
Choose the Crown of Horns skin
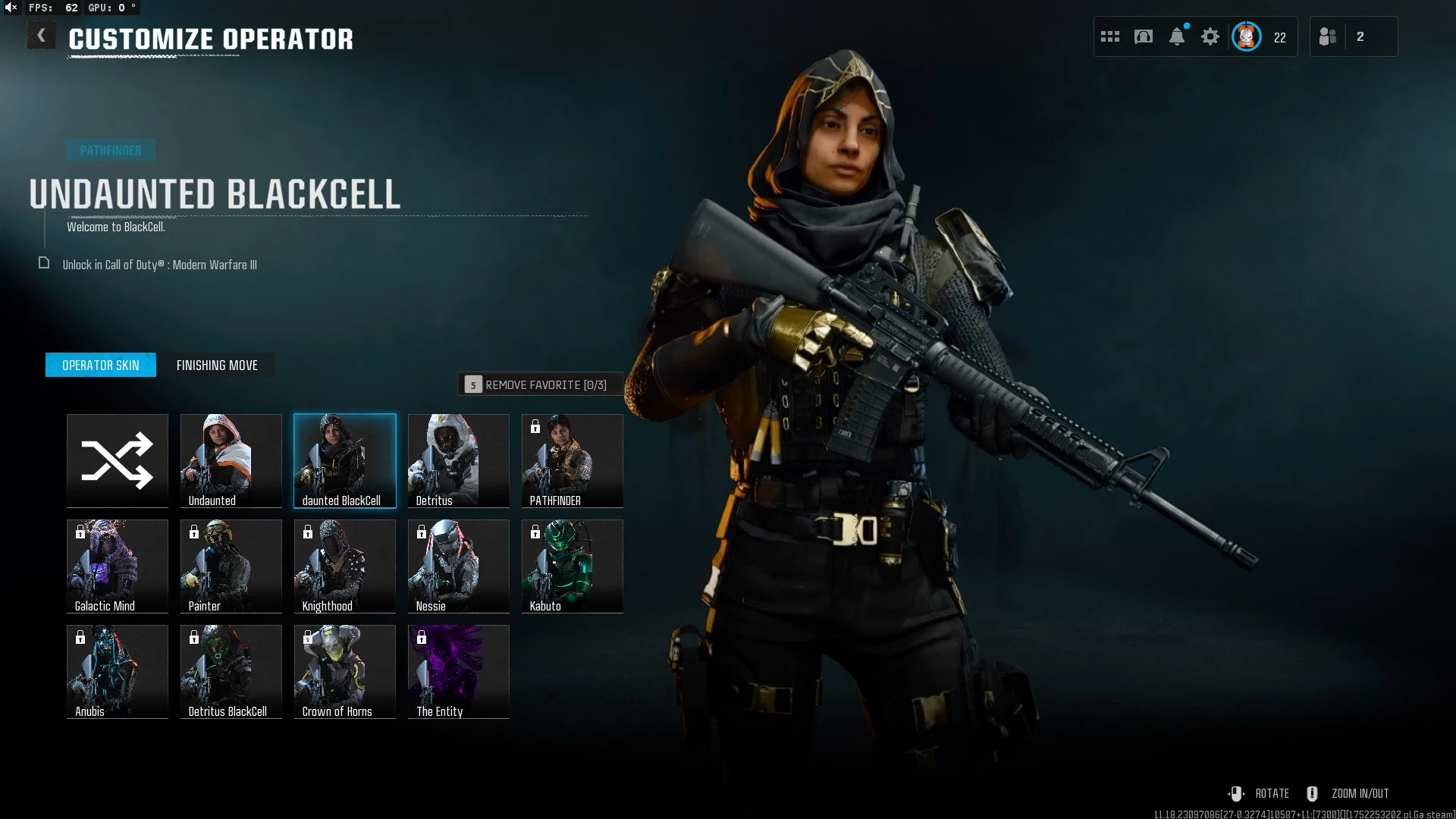coord(345,671)
